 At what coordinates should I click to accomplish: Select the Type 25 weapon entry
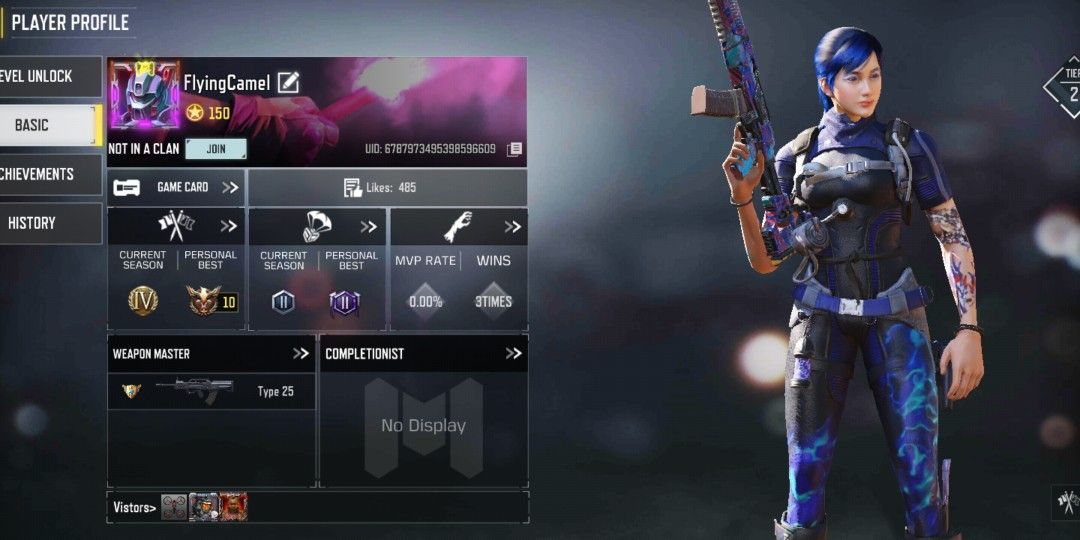point(211,391)
